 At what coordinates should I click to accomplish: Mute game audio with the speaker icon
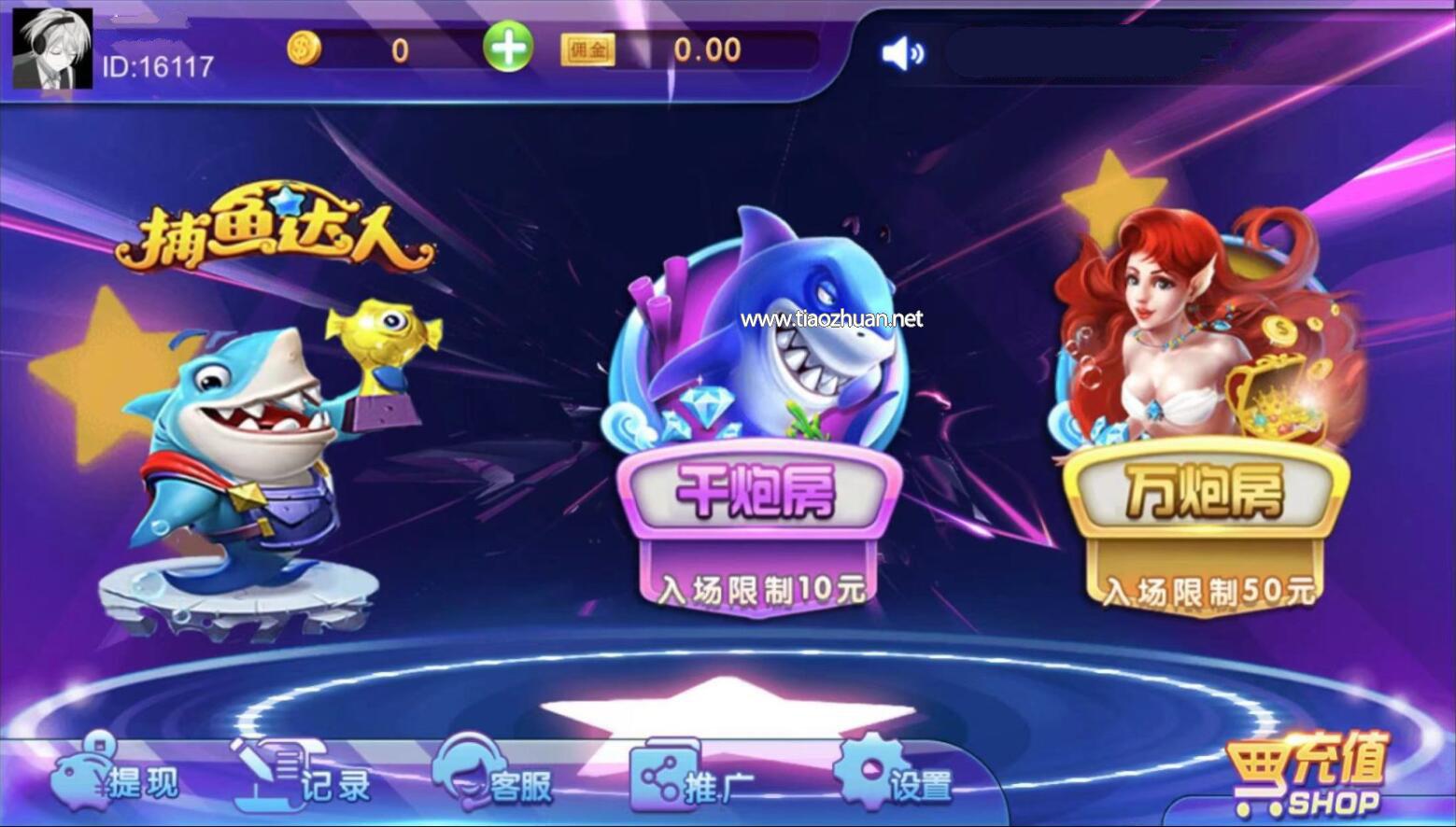click(901, 53)
